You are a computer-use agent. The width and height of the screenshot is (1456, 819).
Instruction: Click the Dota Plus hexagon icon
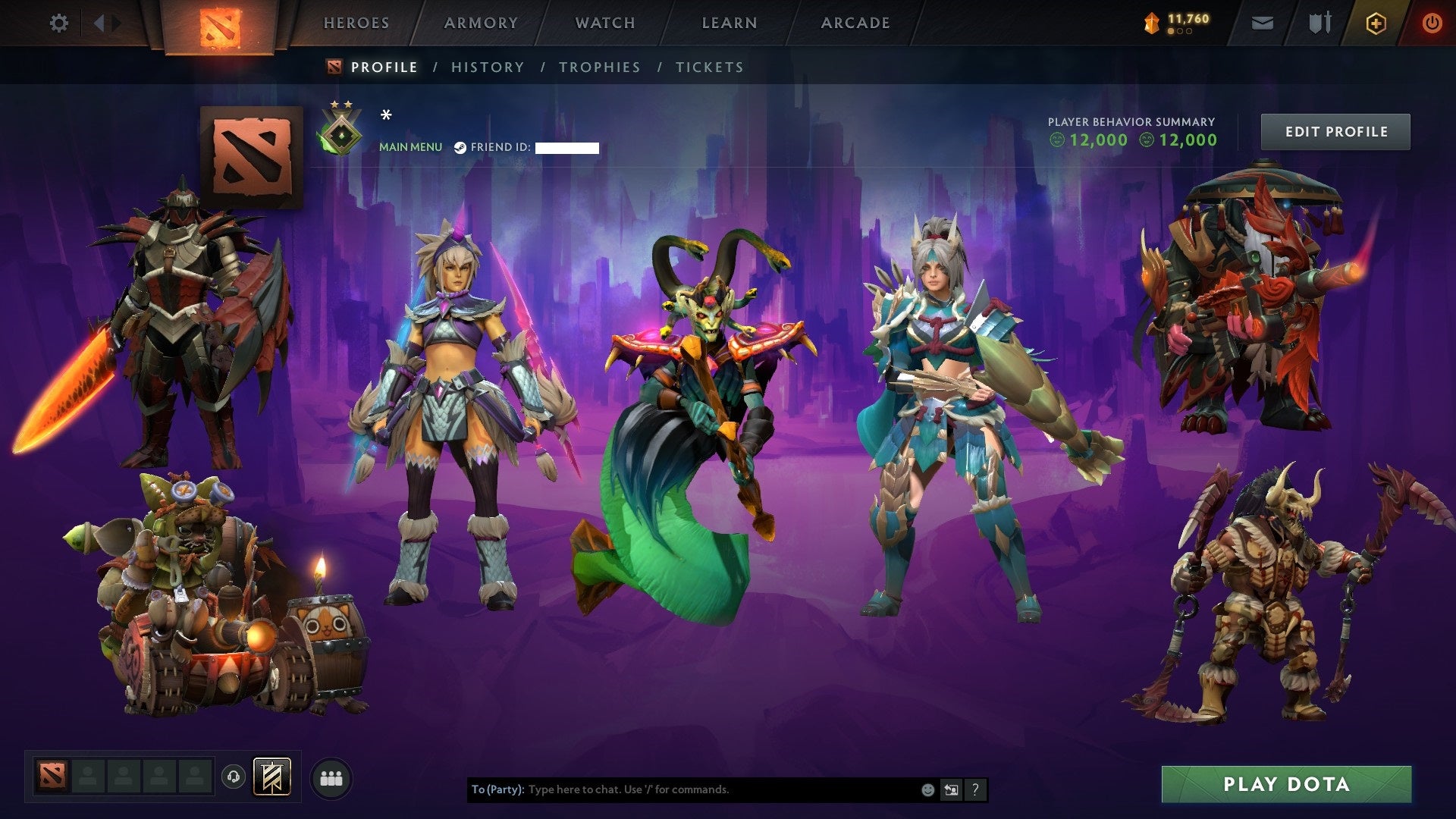point(1376,23)
